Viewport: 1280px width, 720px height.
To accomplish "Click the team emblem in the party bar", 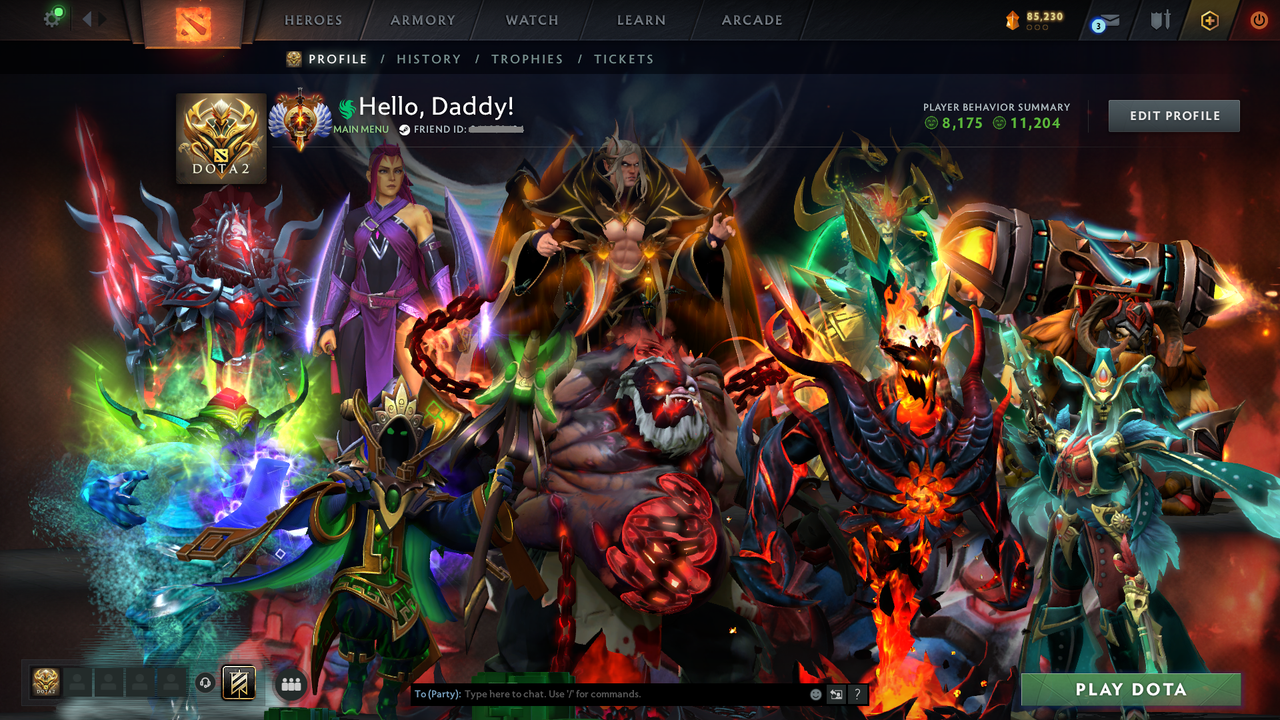I will (237, 683).
